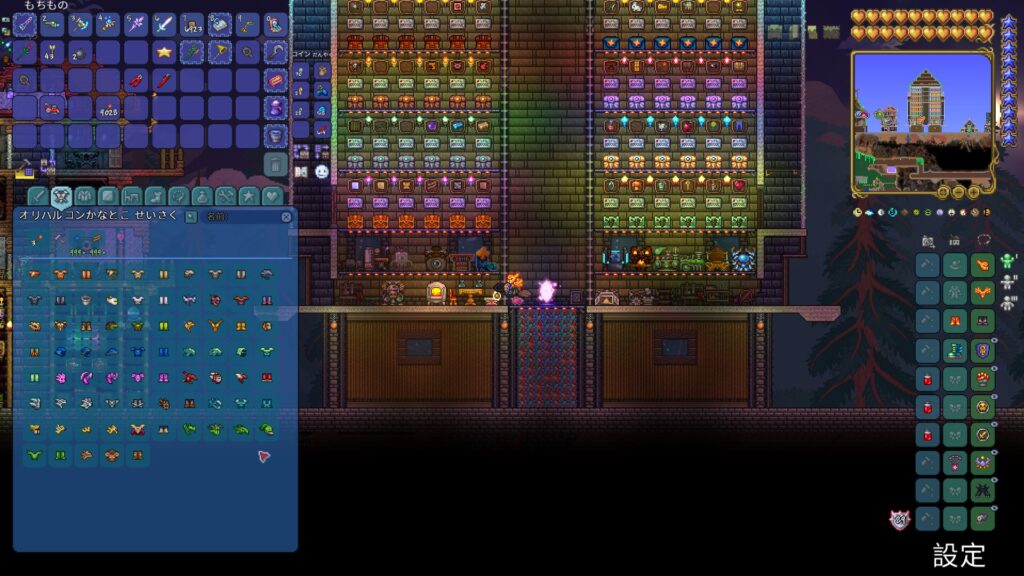Image resolution: width=1024 pixels, height=576 pixels.
Task: Select the first hotbar slot item
Action: click(24, 24)
